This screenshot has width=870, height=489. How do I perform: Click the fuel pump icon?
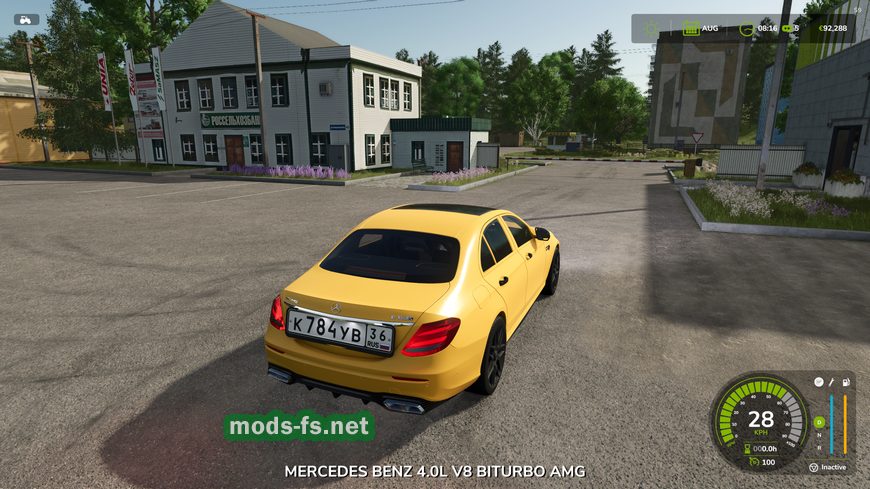tap(846, 382)
